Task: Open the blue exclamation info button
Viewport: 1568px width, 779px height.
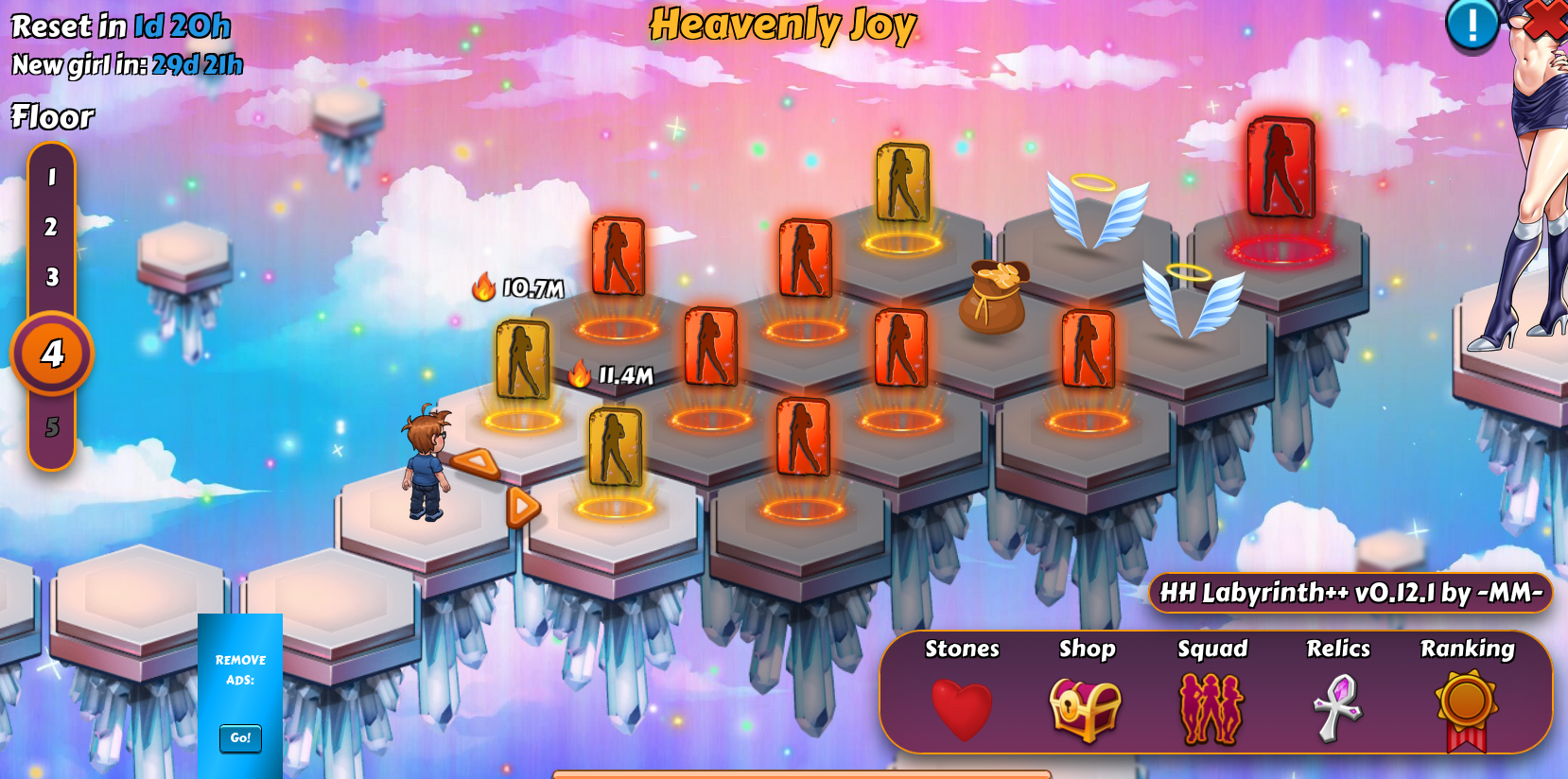Action: tap(1472, 24)
